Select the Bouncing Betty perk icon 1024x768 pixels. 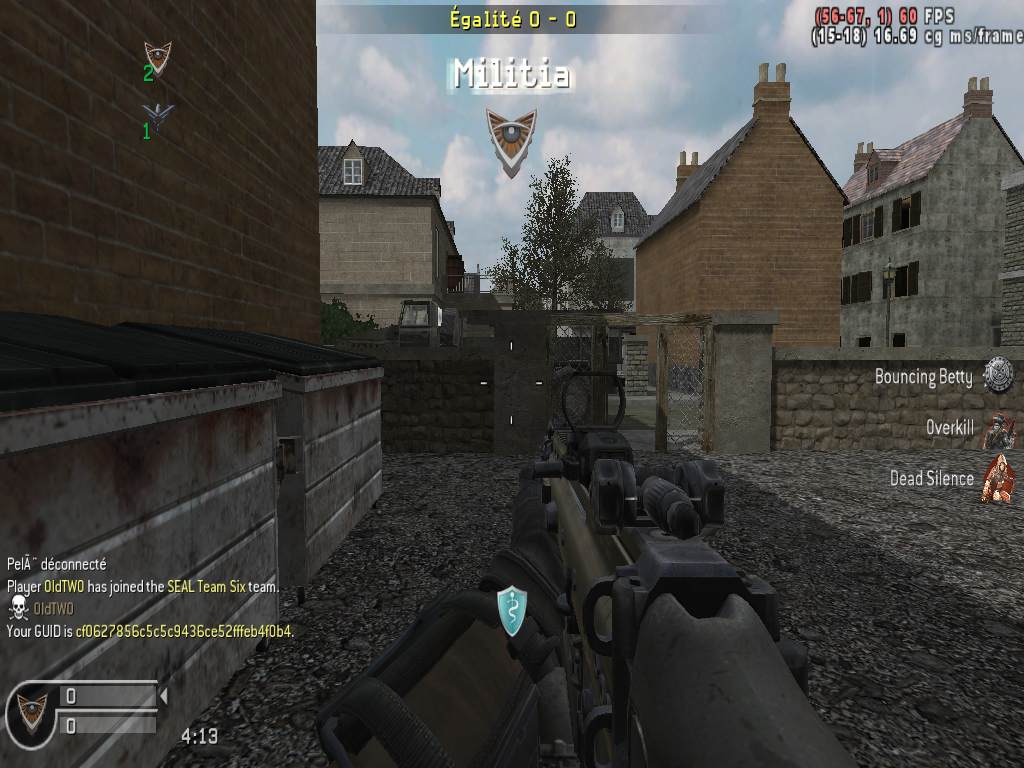coord(997,375)
